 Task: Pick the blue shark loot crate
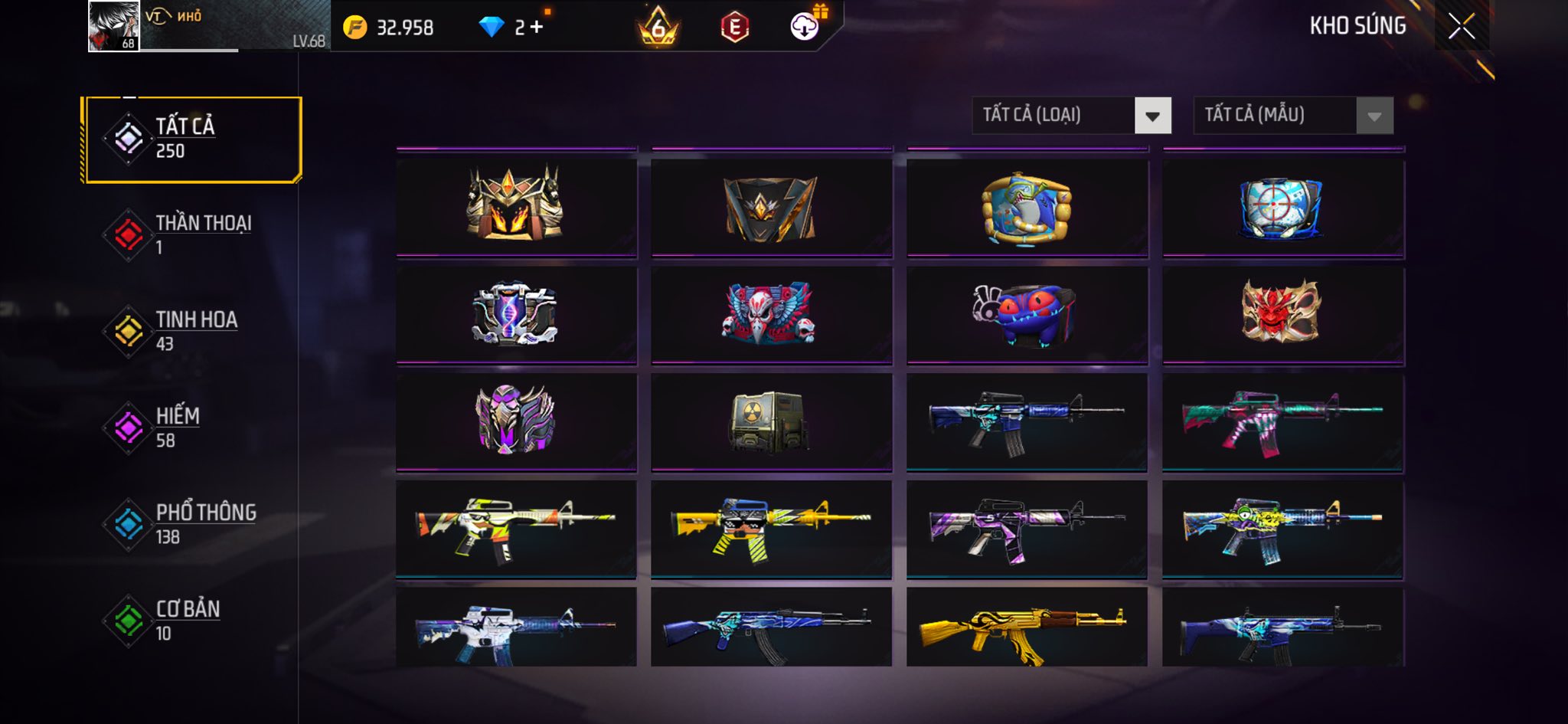pos(1027,207)
